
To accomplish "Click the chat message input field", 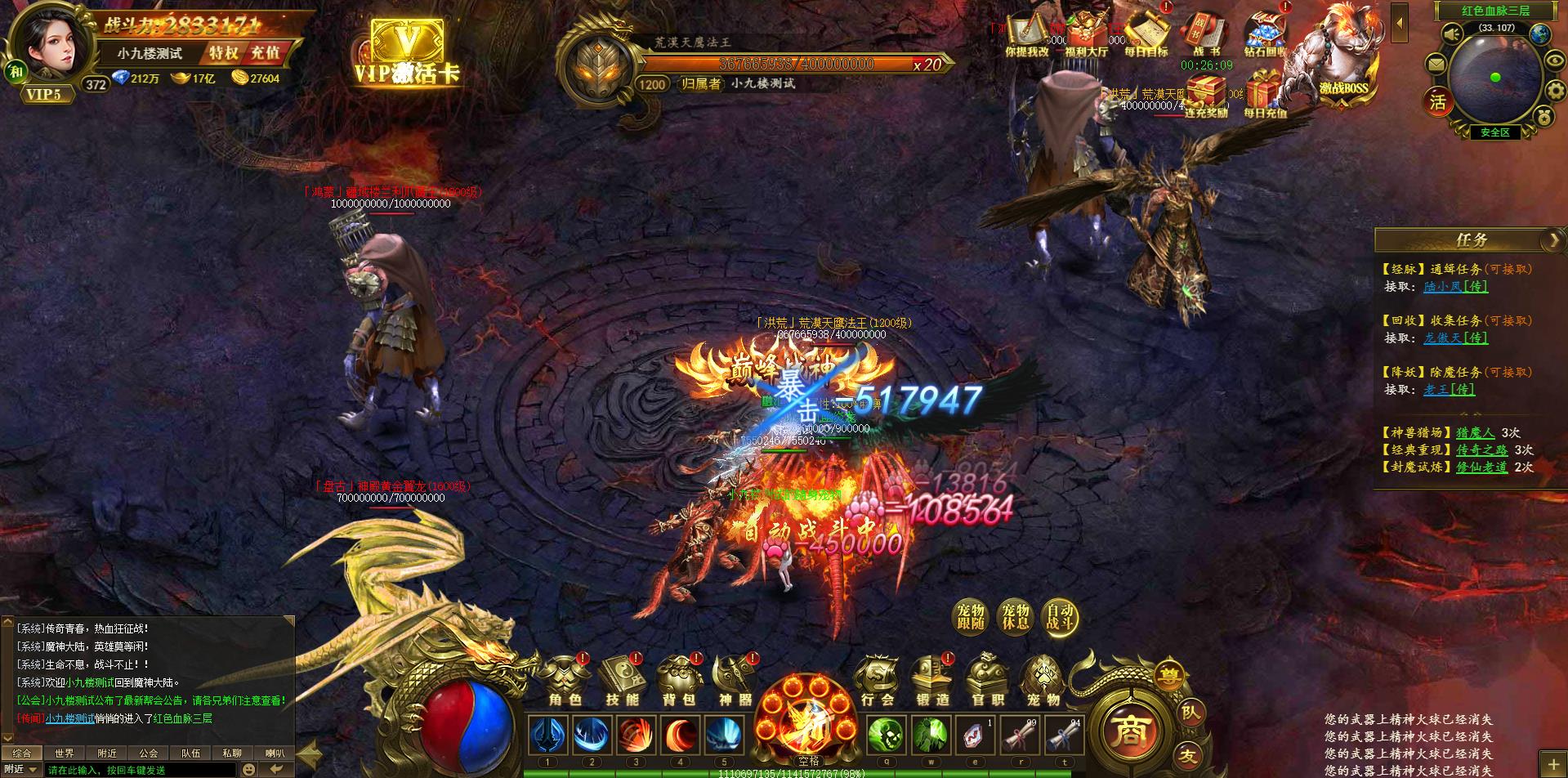I will point(139,770).
